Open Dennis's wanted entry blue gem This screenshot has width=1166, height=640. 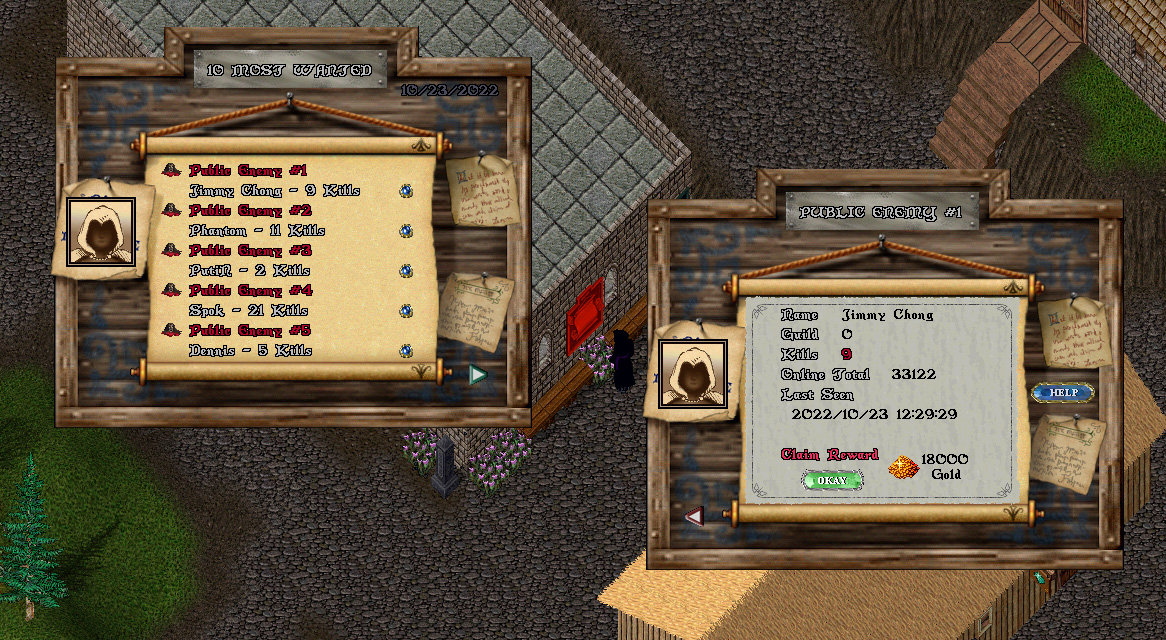(x=406, y=350)
